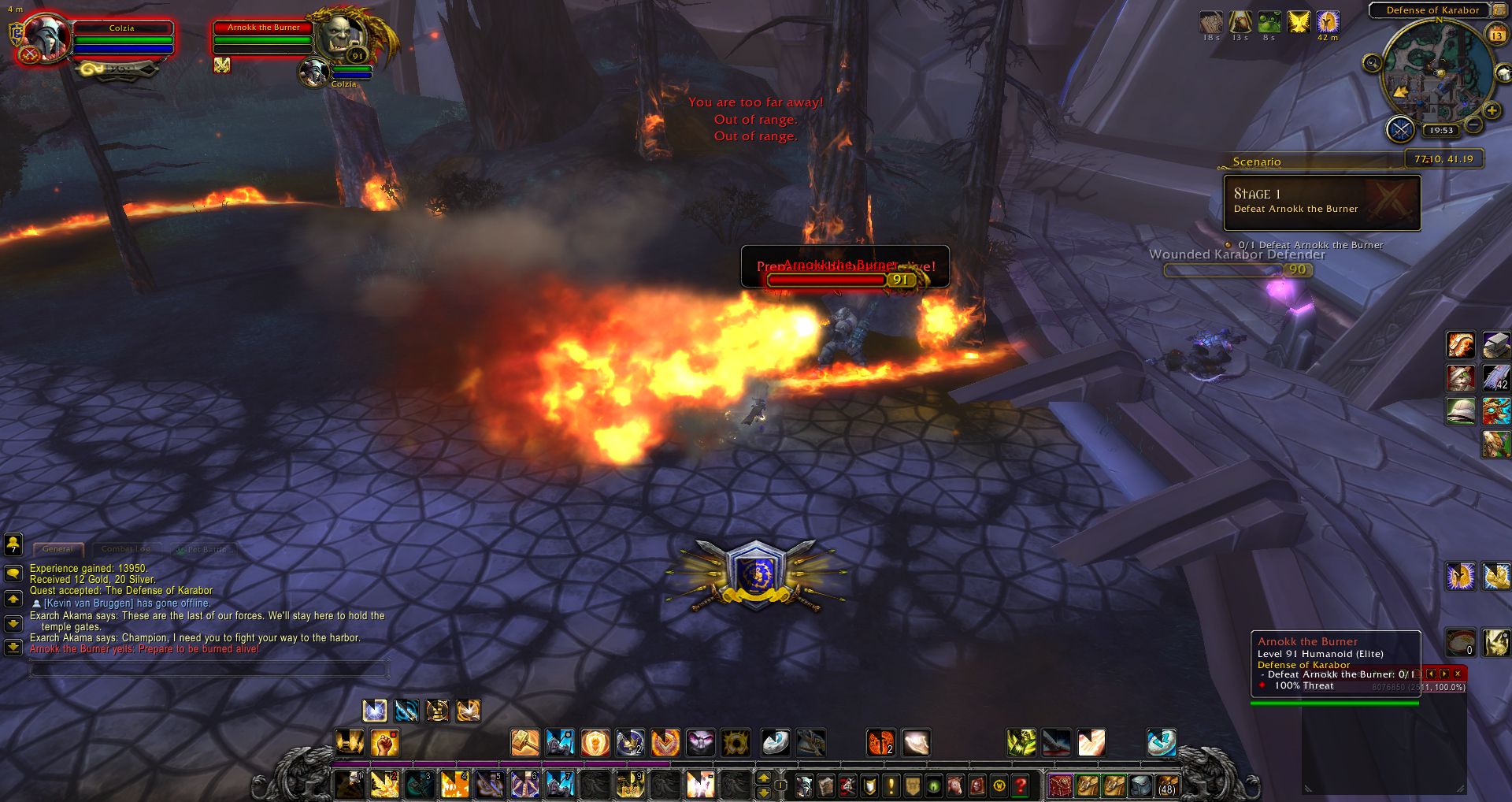Open the red question mark help button
The height and width of the screenshot is (802, 1512).
[1021, 785]
